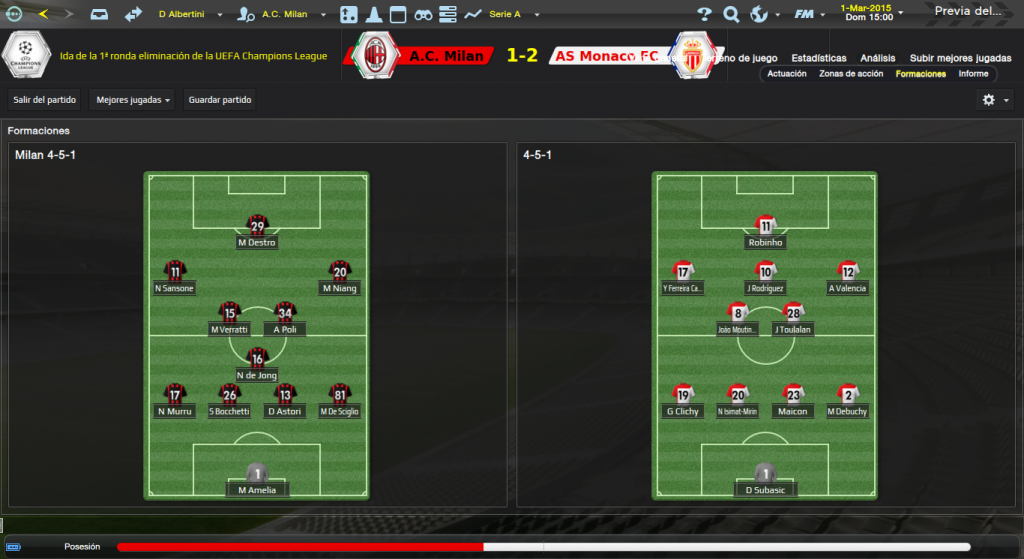The image size is (1024, 559).
Task: Go to the Análisis section
Action: [878, 58]
